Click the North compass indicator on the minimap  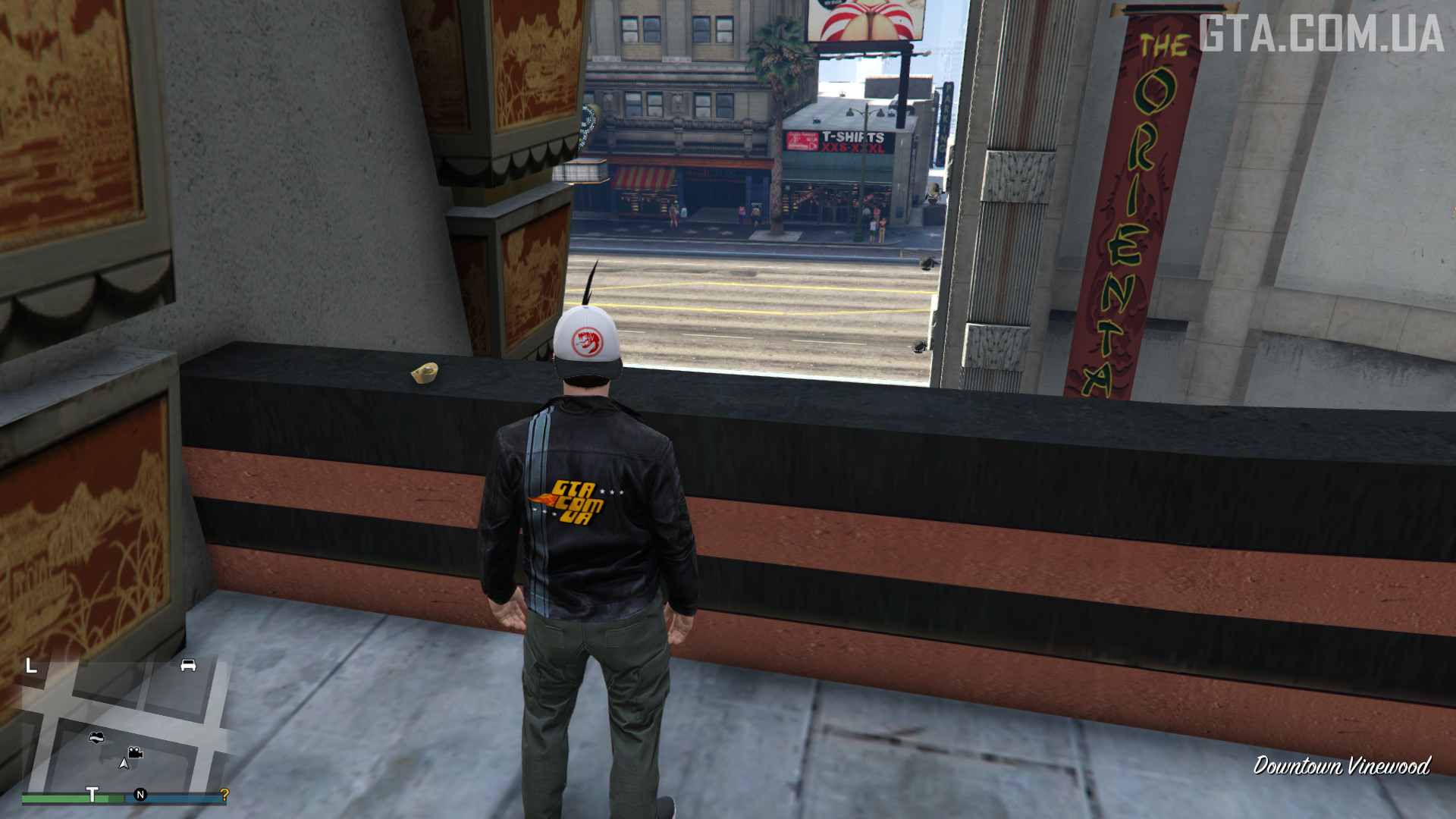coord(140,795)
